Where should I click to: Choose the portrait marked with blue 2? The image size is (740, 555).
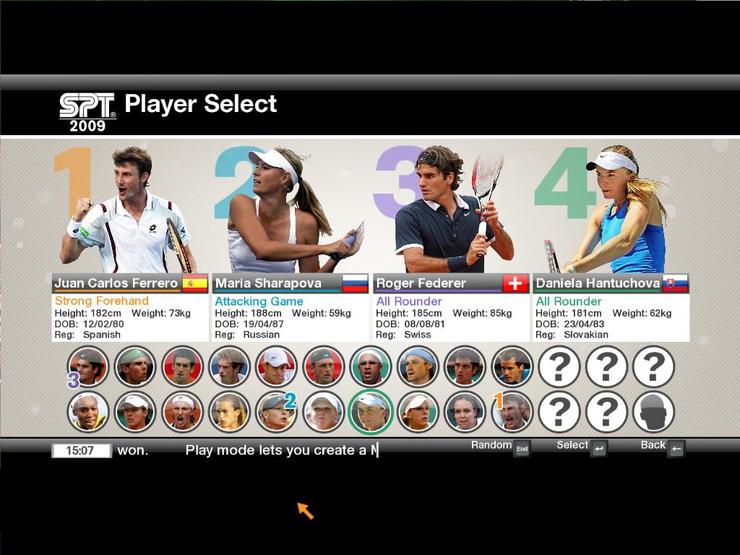pos(275,411)
